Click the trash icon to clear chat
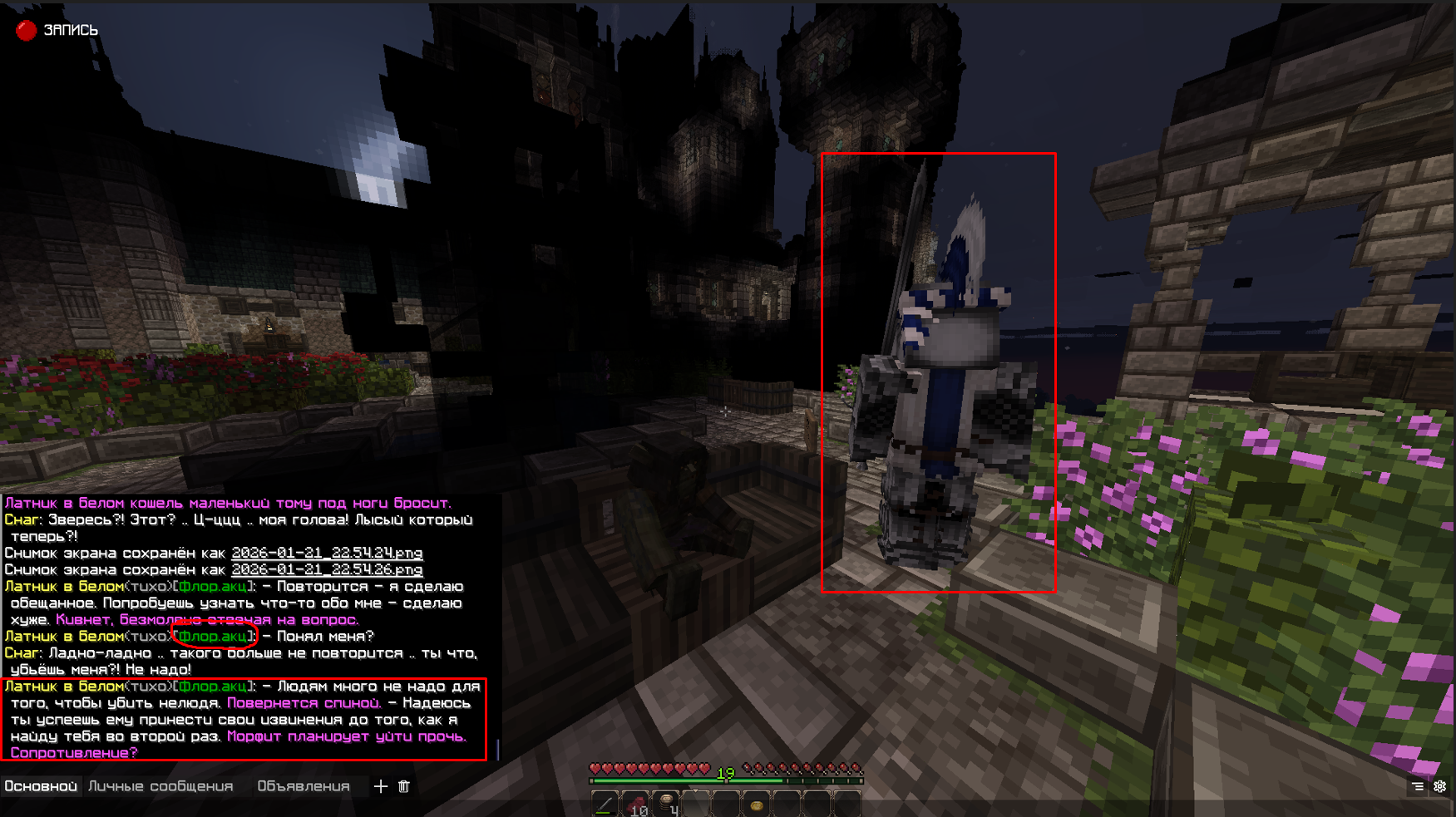Viewport: 1456px width, 817px height. click(x=405, y=786)
